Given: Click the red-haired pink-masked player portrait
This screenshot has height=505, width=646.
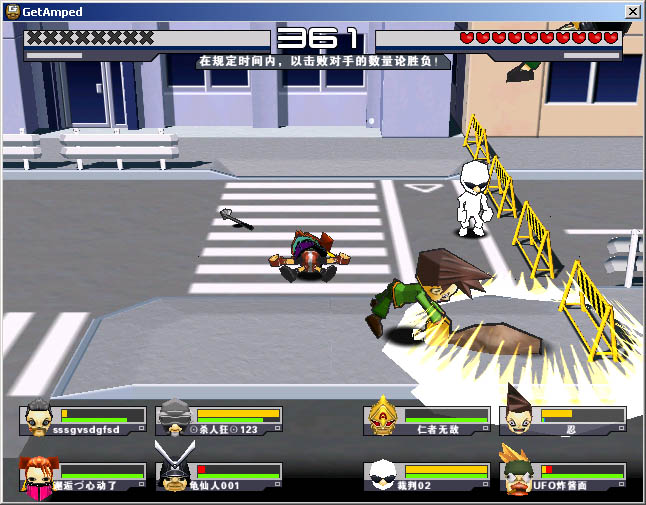Looking at the screenshot, I should pos(38,476).
